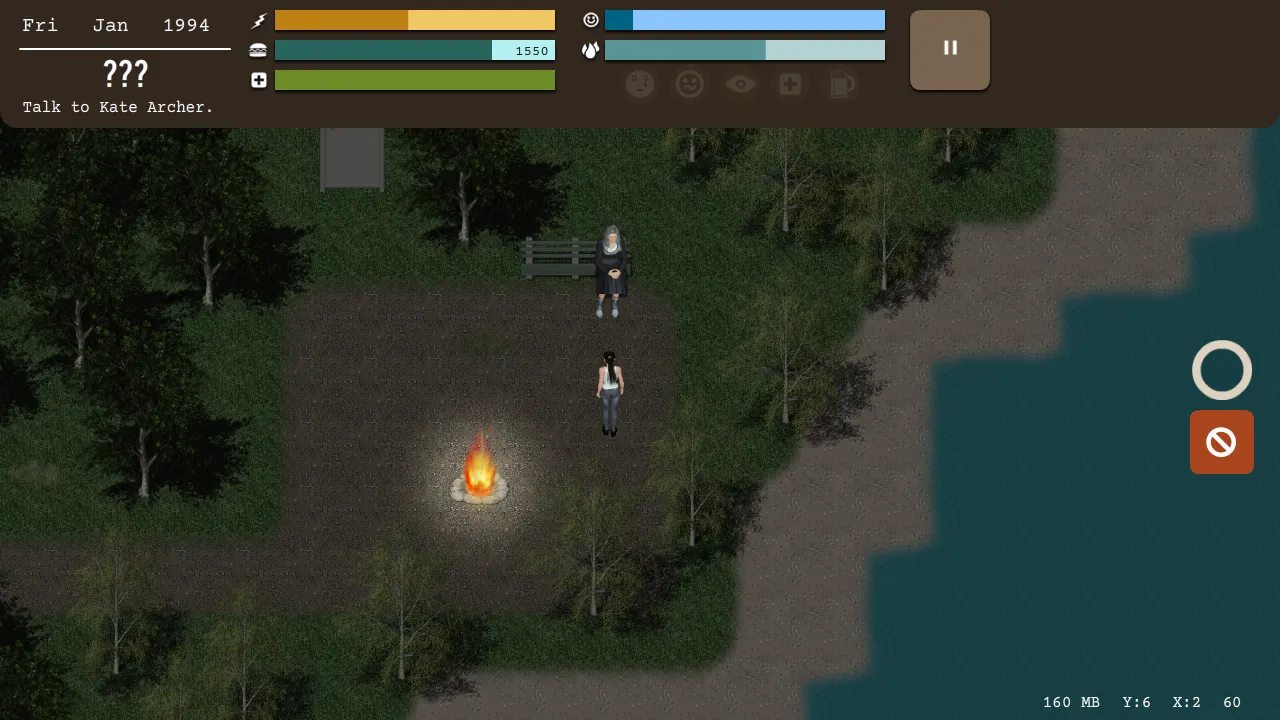Click the medical cross status icon
Image resolution: width=1280 pixels, height=720 pixels.
point(790,85)
